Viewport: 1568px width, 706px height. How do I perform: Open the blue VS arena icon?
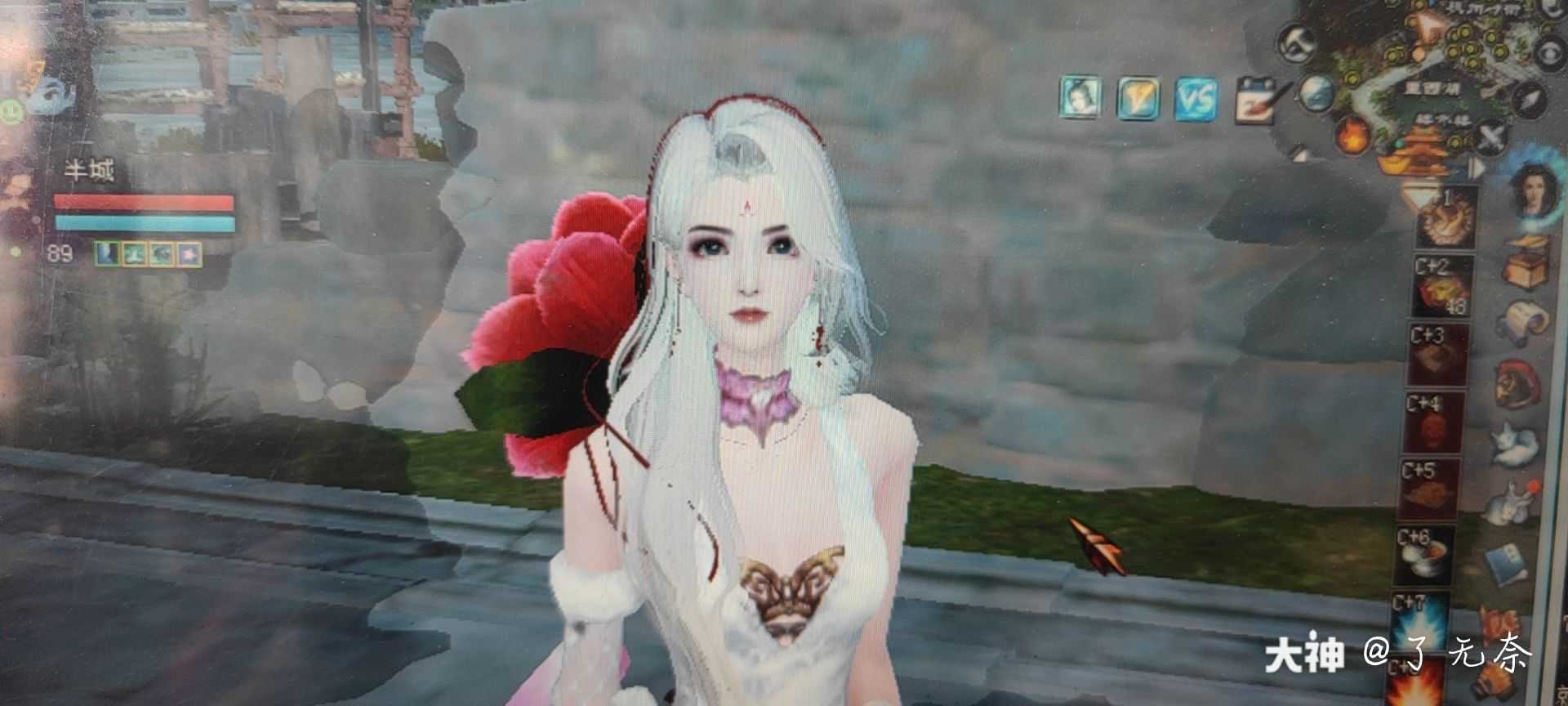tap(1196, 96)
